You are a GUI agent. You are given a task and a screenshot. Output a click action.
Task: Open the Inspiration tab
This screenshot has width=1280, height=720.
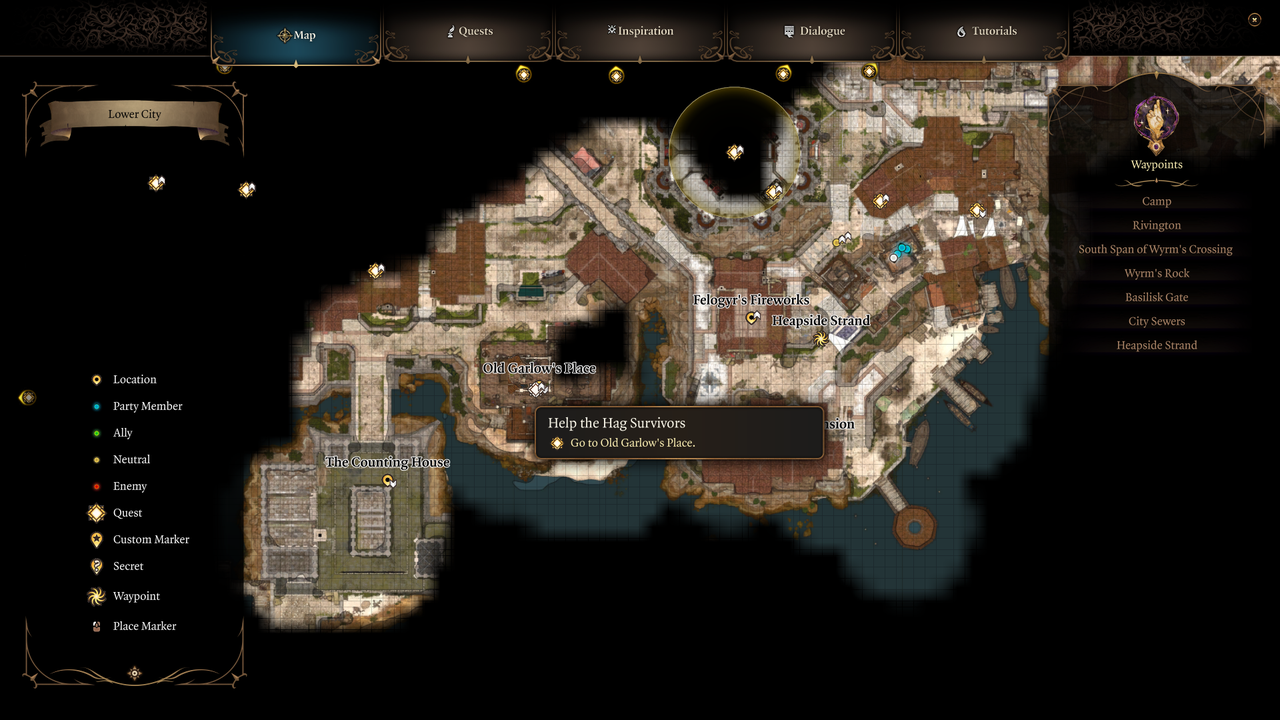[640, 31]
